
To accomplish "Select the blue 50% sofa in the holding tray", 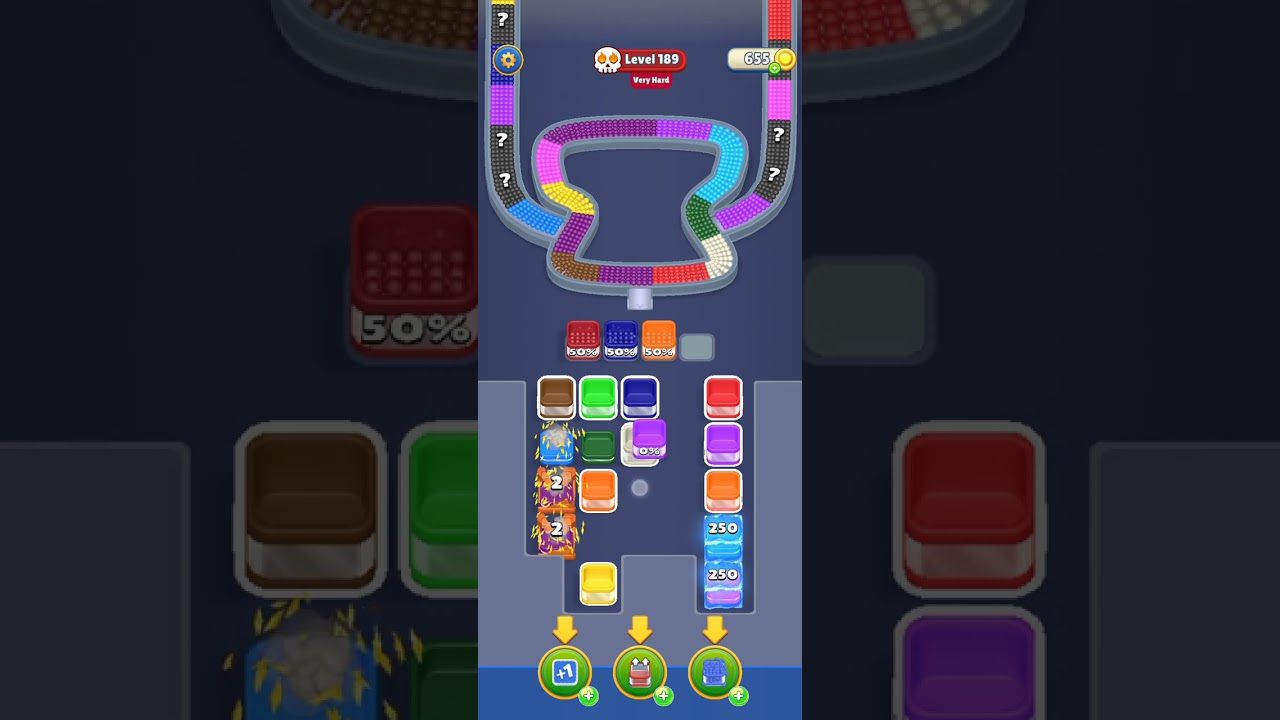I will 620,339.
